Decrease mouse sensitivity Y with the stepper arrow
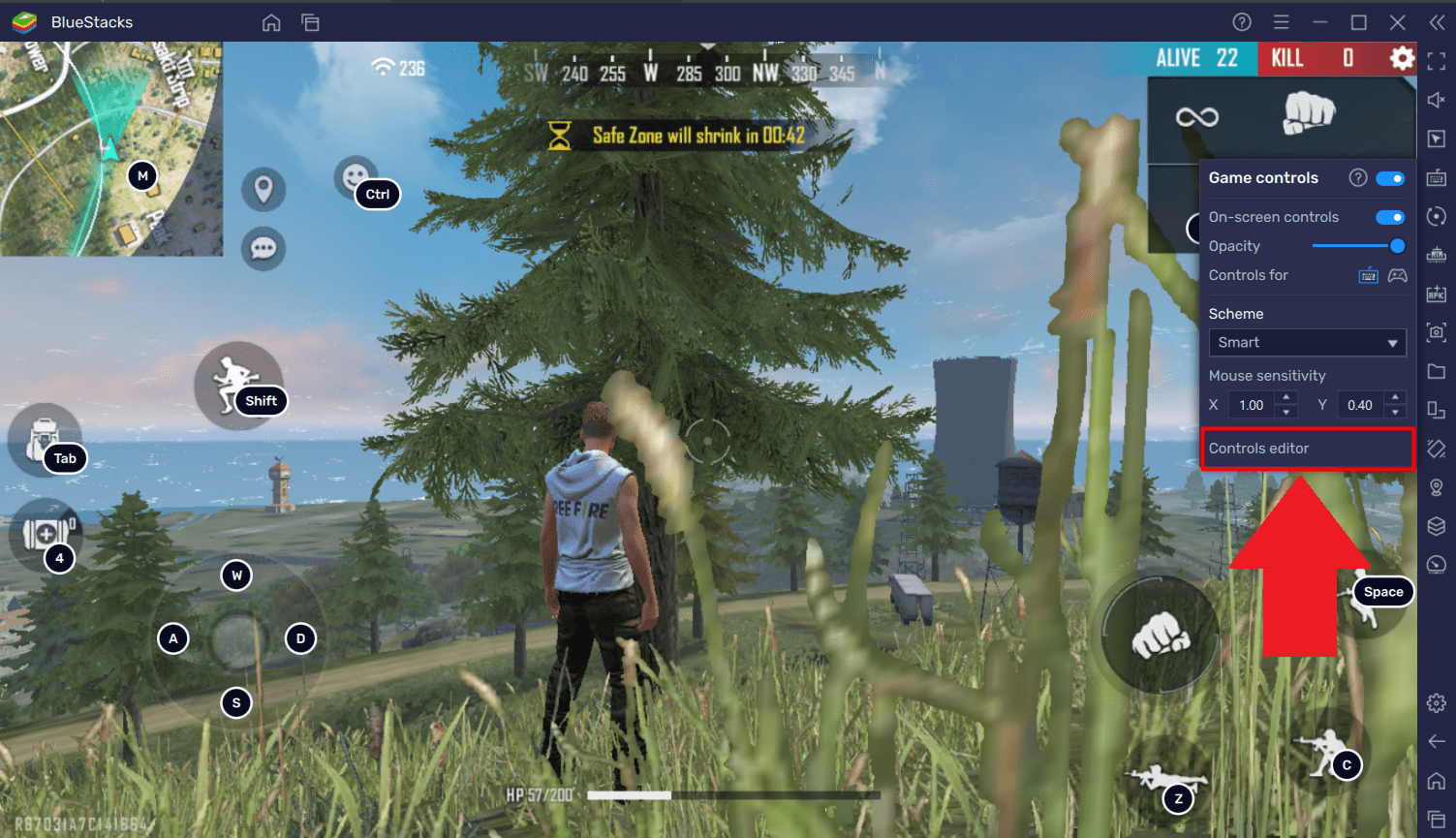This screenshot has width=1456, height=838. [x=1395, y=412]
